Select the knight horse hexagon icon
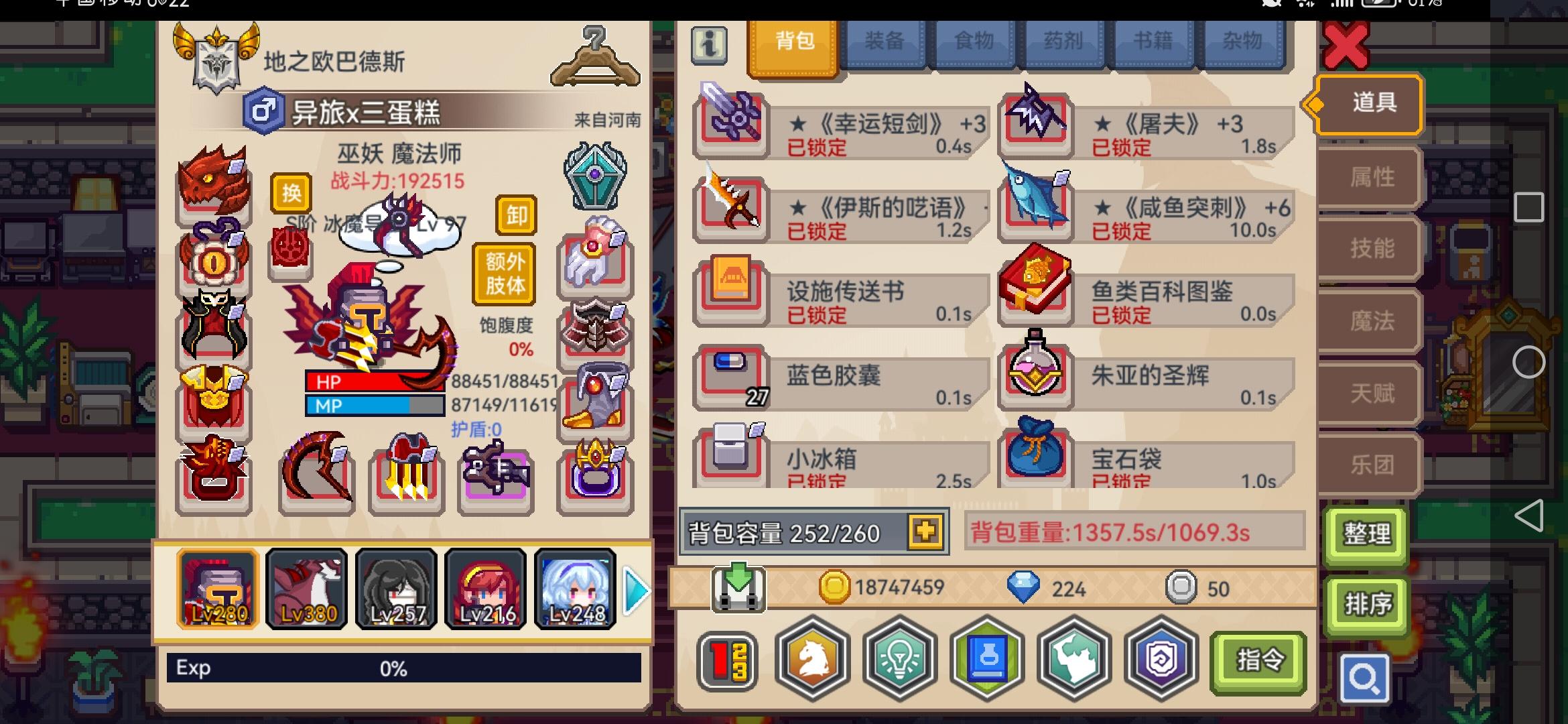The width and height of the screenshot is (1568, 724). pos(812,660)
